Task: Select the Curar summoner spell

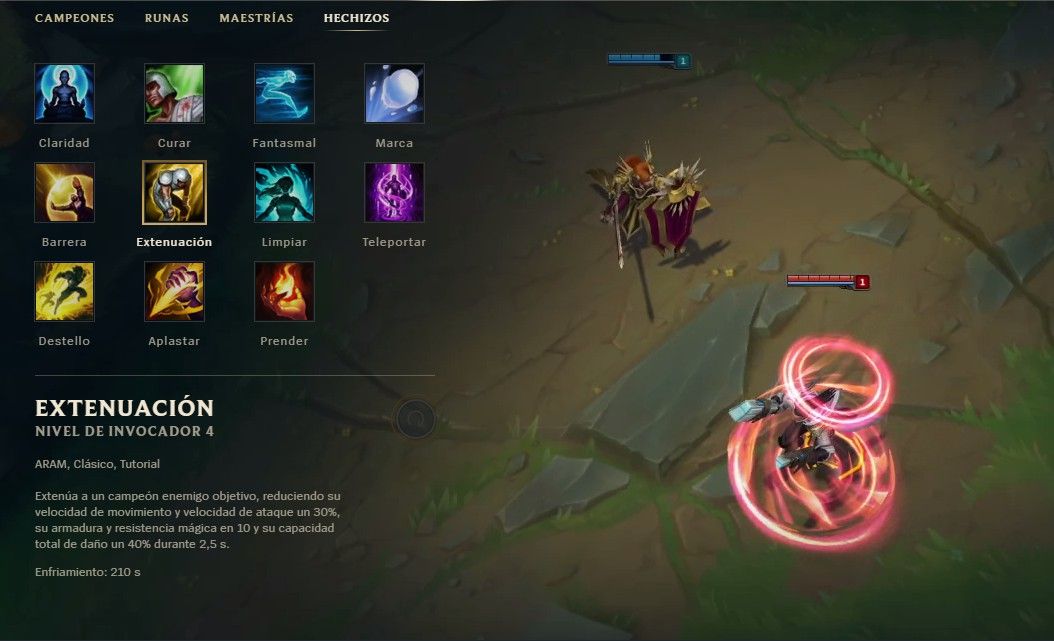Action: point(174,94)
